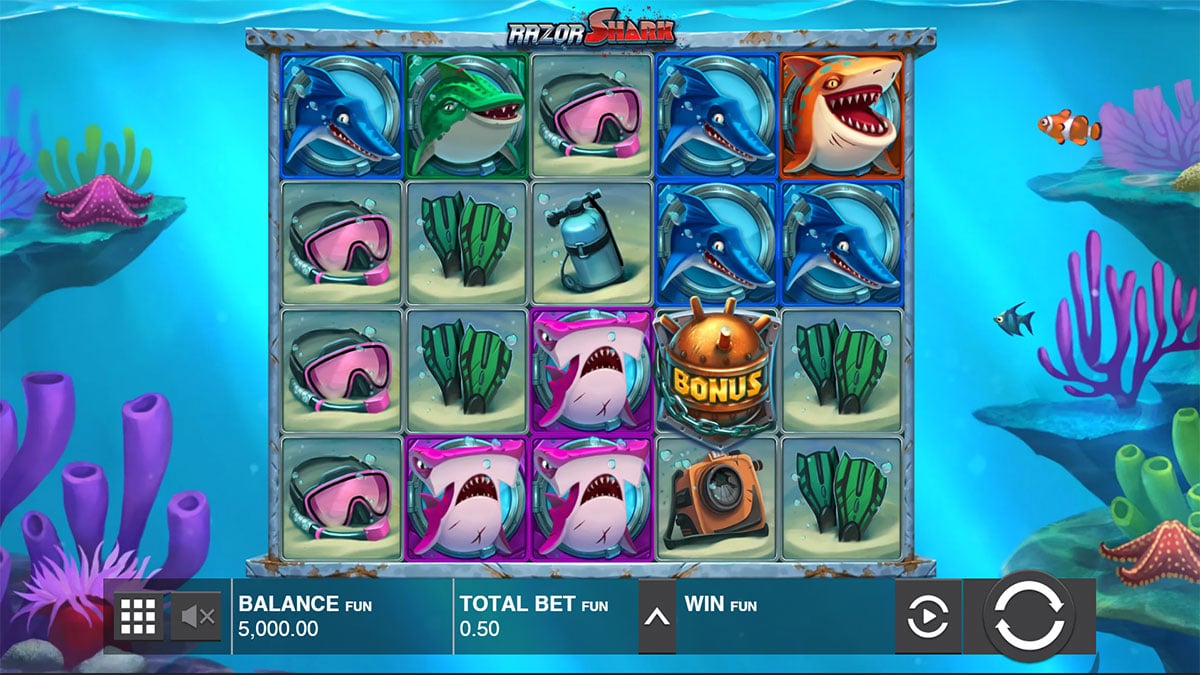Viewport: 1200px width, 675px height.
Task: Open the total bet selector arrow
Action: [656, 617]
